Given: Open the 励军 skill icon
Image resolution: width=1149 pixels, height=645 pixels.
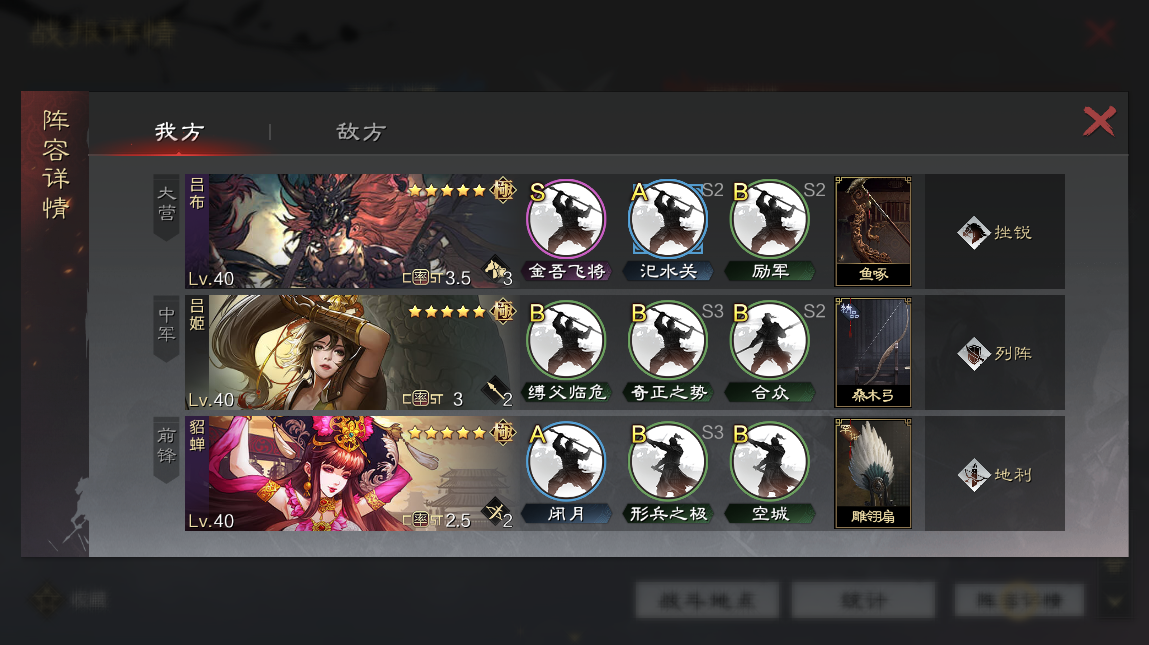Looking at the screenshot, I should (770, 220).
